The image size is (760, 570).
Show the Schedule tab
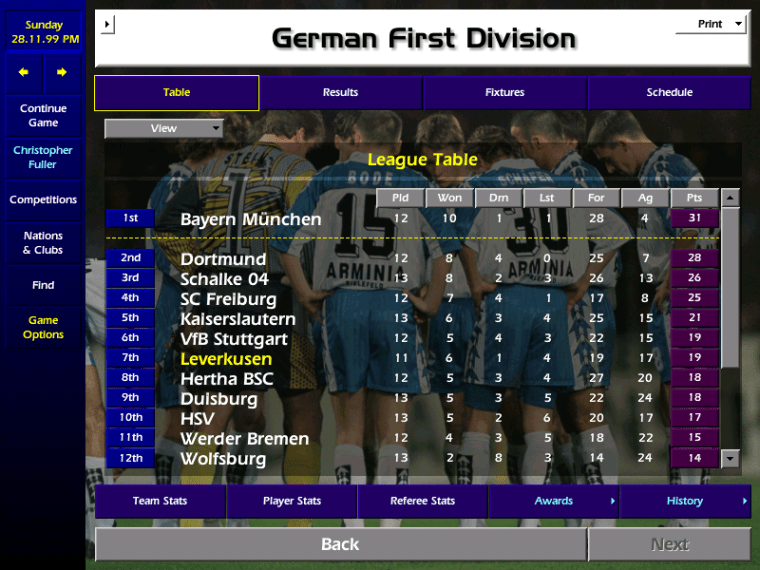(x=669, y=93)
